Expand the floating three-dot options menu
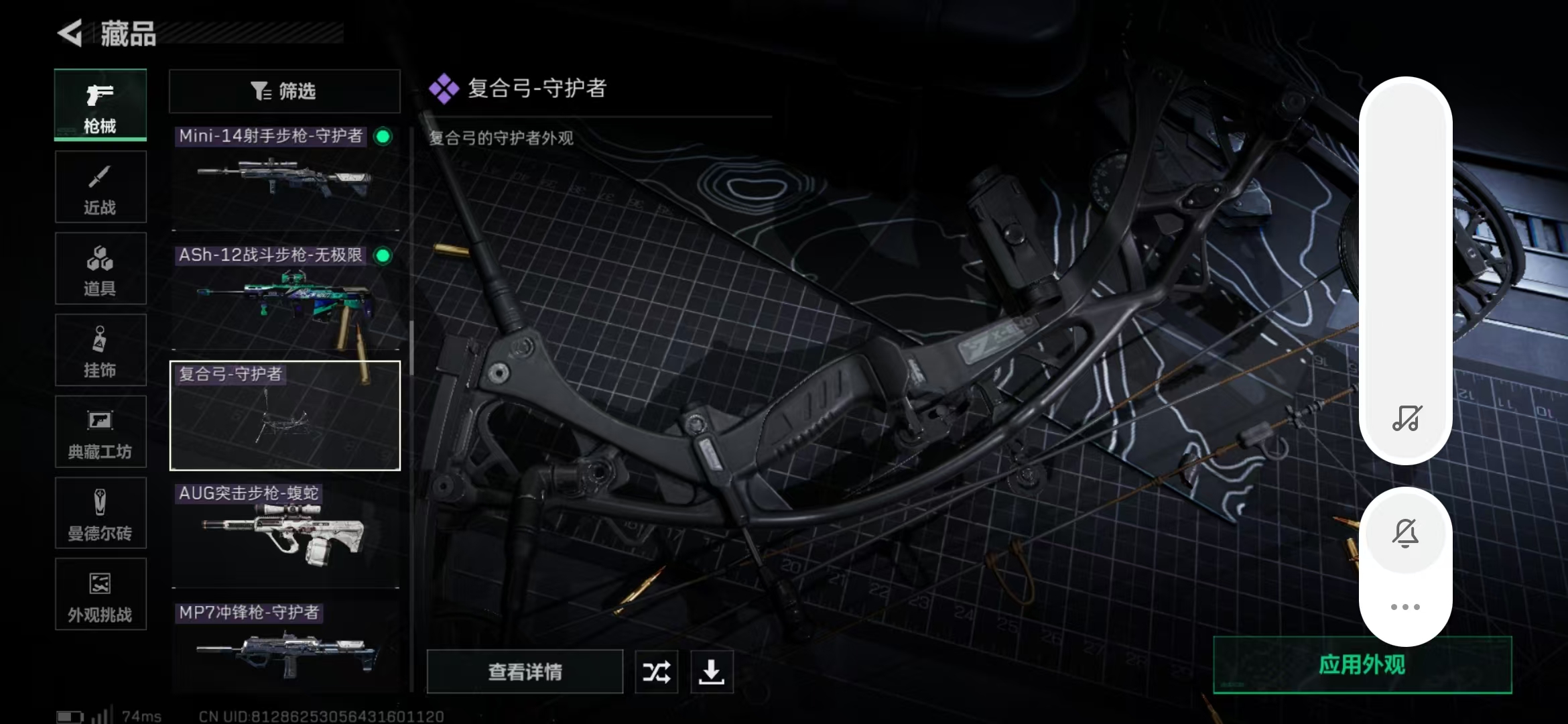This screenshot has height=724, width=1568. (1406, 607)
